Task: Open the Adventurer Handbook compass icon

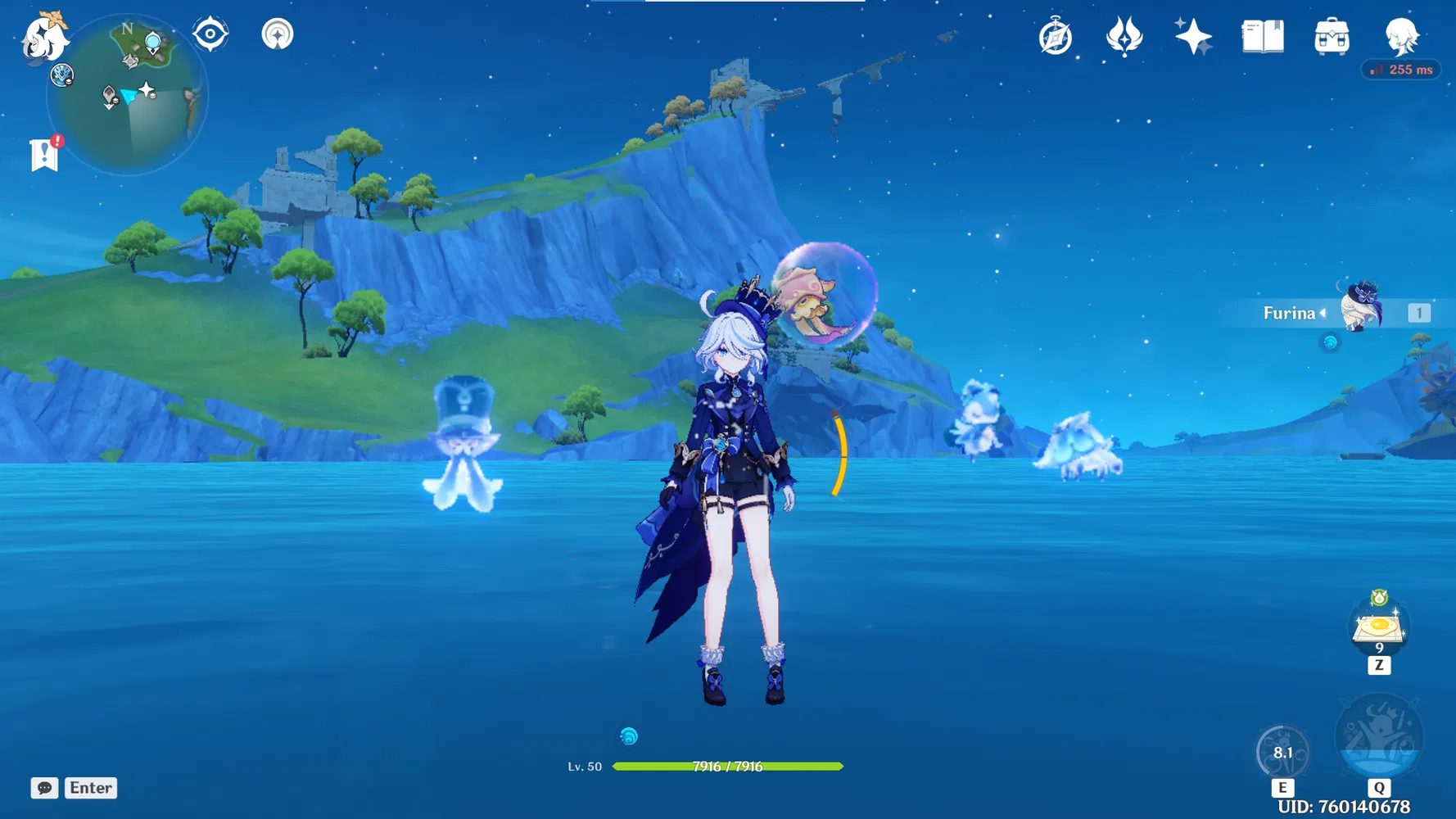Action: 1056,35
